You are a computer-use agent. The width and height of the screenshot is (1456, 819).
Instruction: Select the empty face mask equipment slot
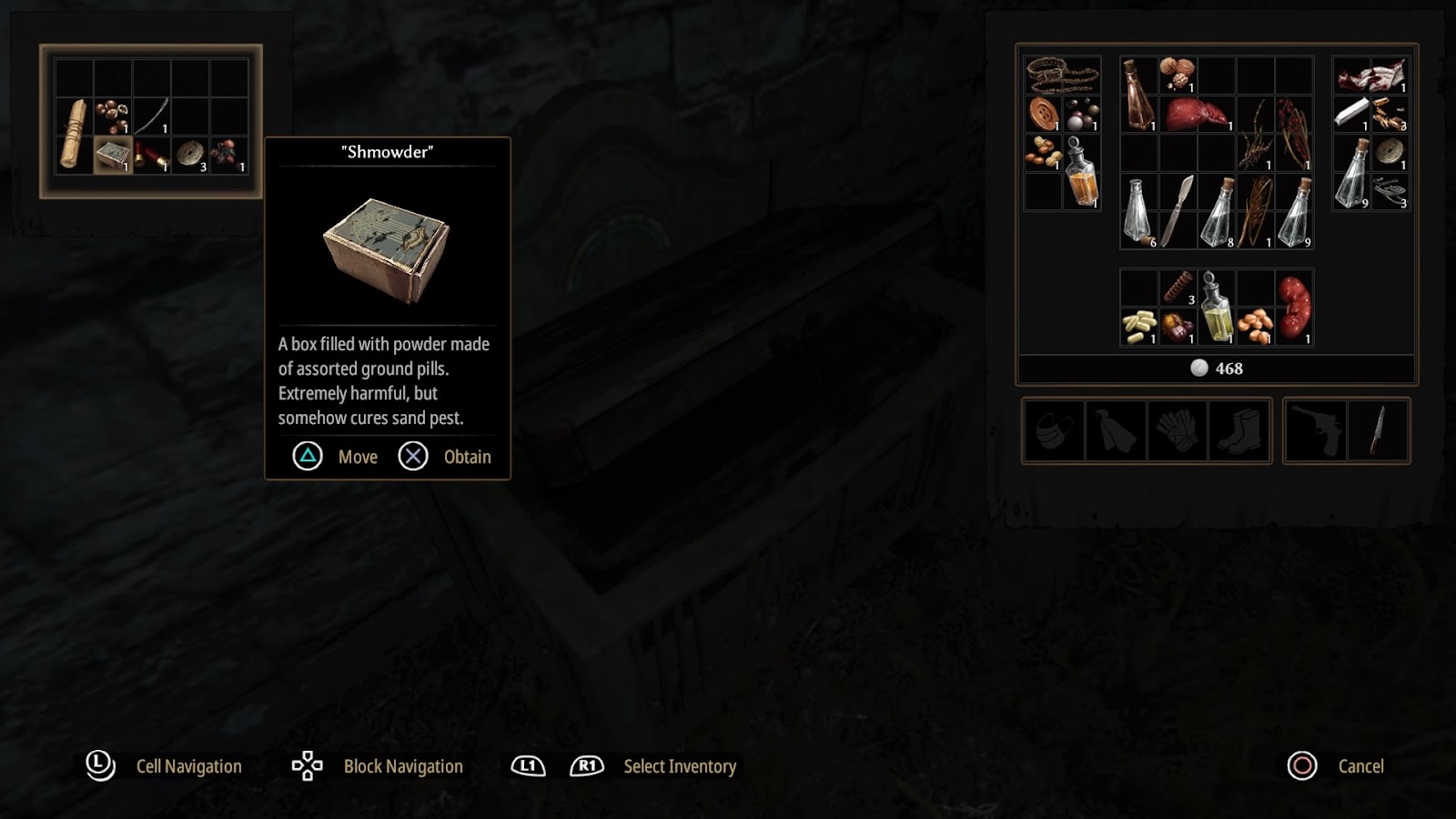point(1055,430)
